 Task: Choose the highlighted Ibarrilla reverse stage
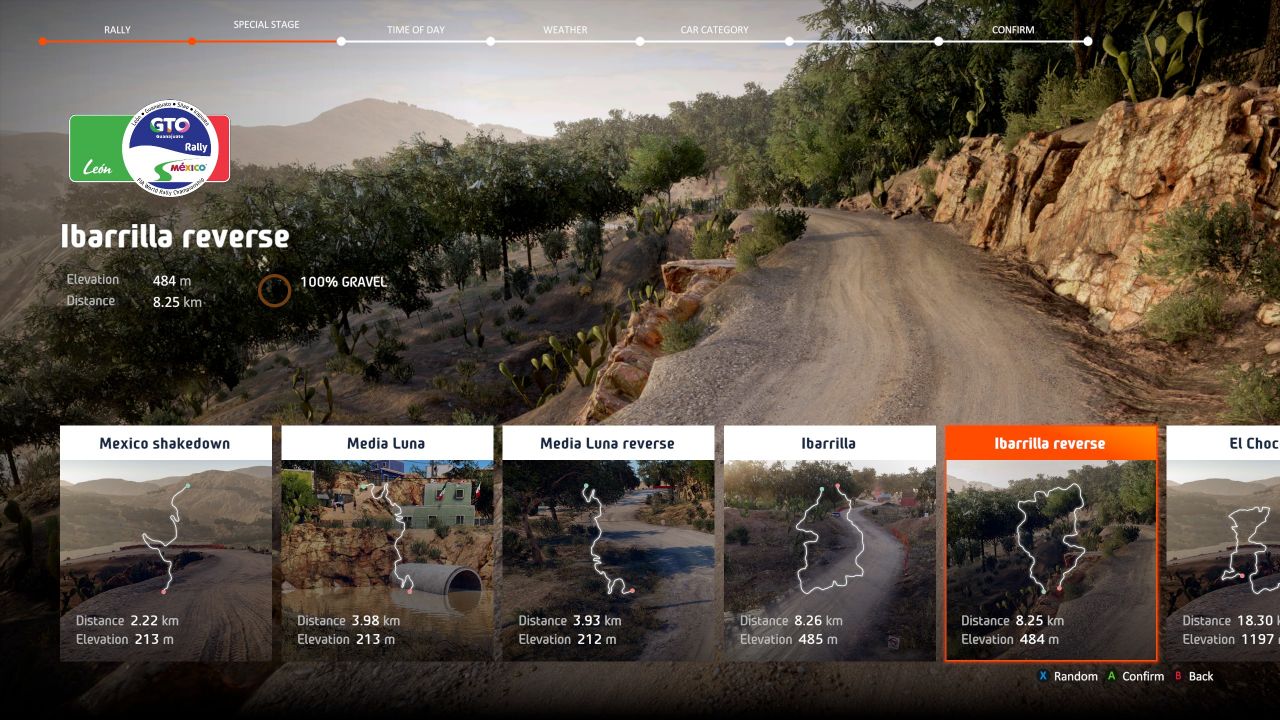pyautogui.click(x=1051, y=543)
